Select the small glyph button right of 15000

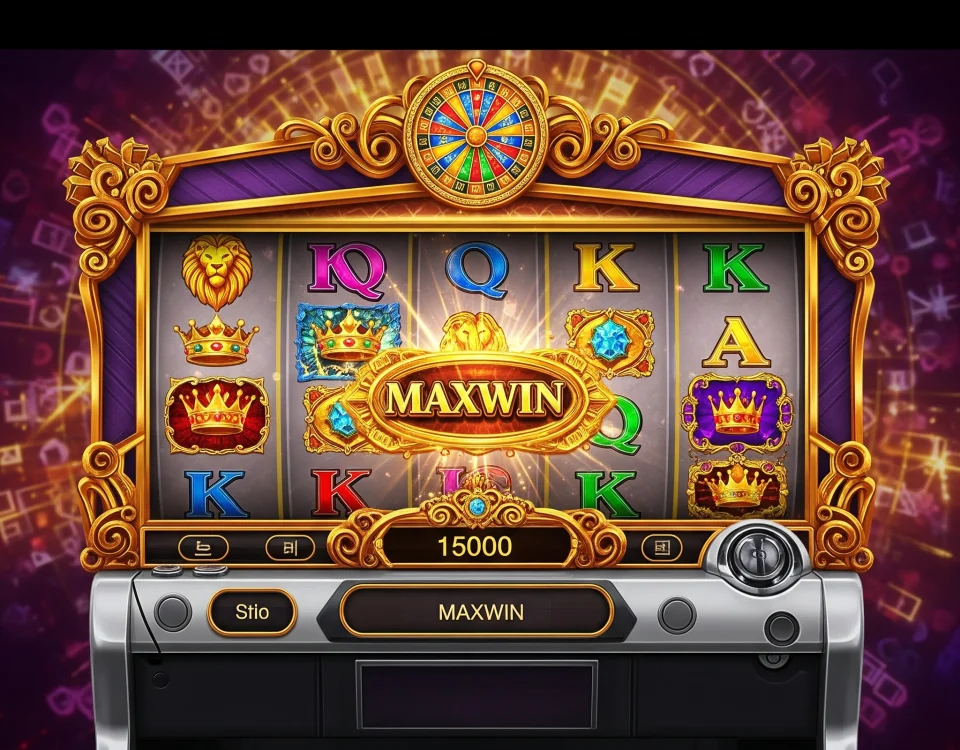660,547
